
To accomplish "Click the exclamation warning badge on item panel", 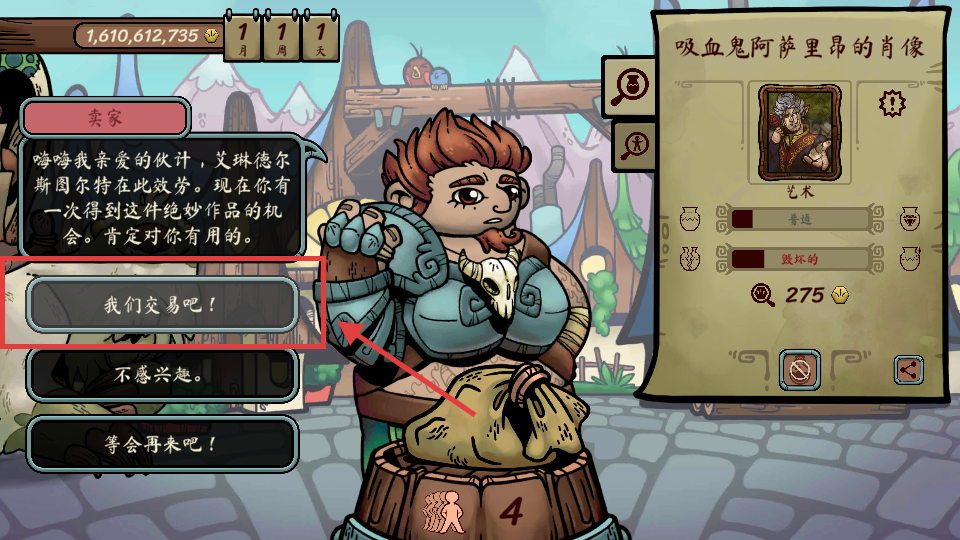I will (891, 103).
